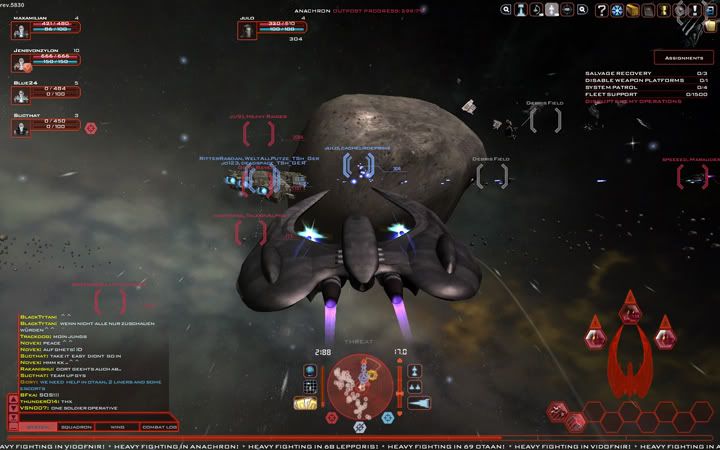The height and width of the screenshot is (450, 720).
Task: Select party member Maxamilian's portrait
Action: click(20, 29)
